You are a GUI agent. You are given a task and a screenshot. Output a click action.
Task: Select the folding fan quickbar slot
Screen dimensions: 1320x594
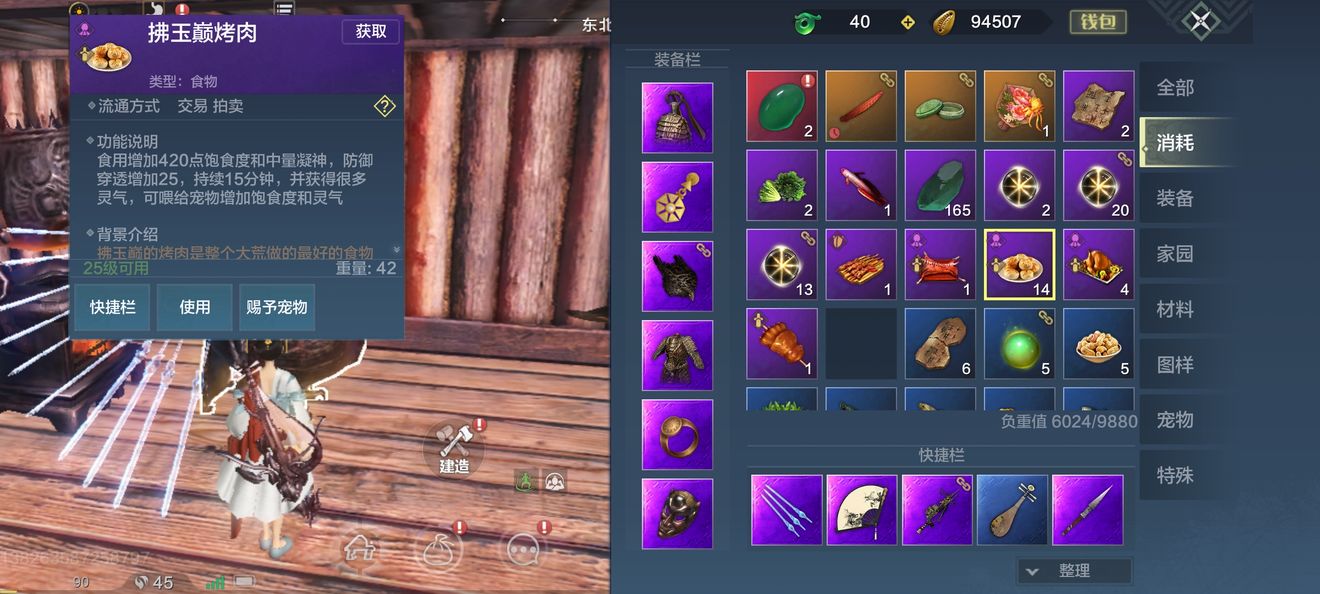862,510
